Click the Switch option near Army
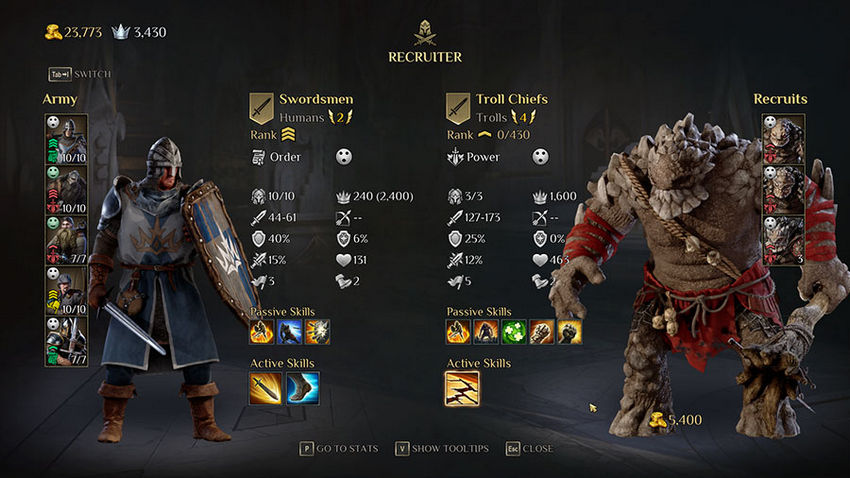The width and height of the screenshot is (850, 478). [79, 74]
